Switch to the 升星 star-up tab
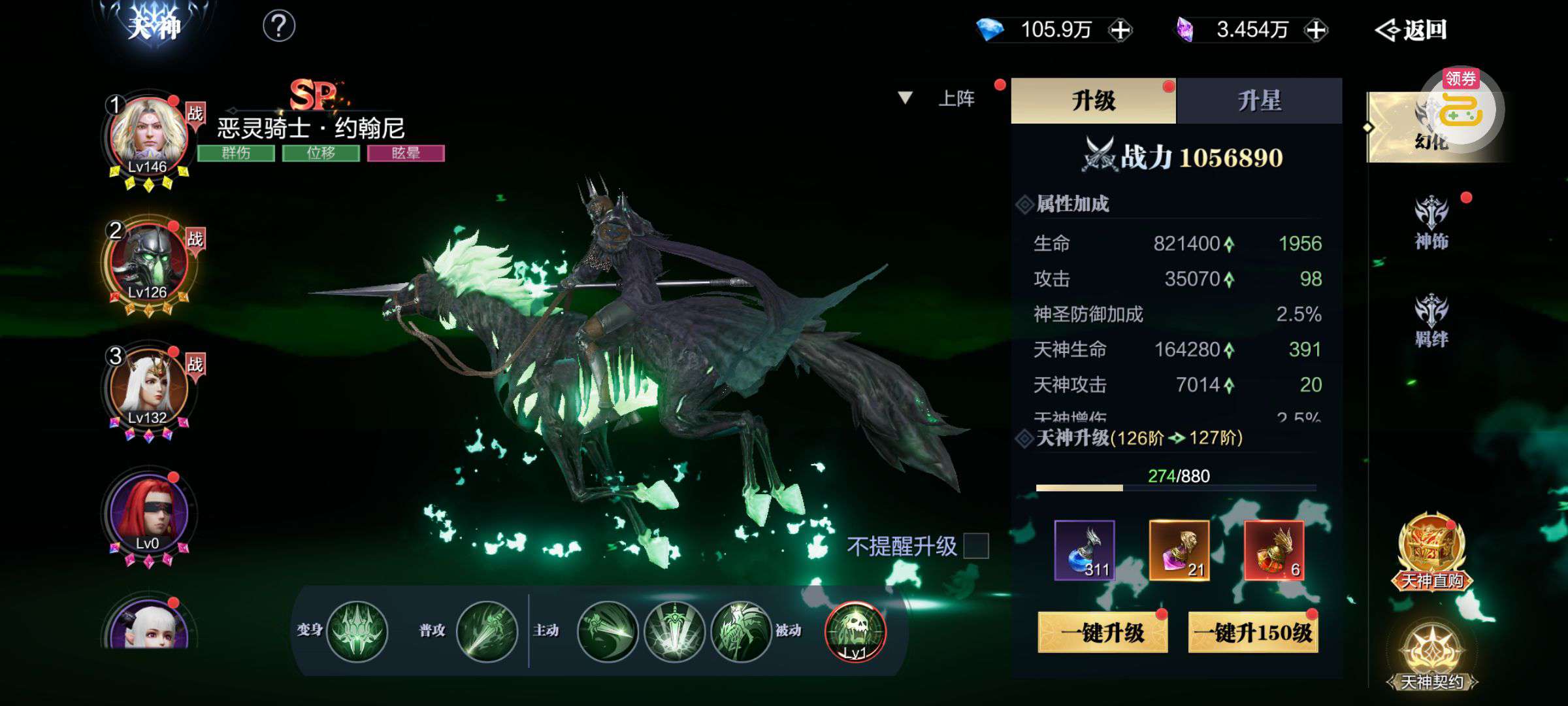1568x706 pixels. (1259, 101)
